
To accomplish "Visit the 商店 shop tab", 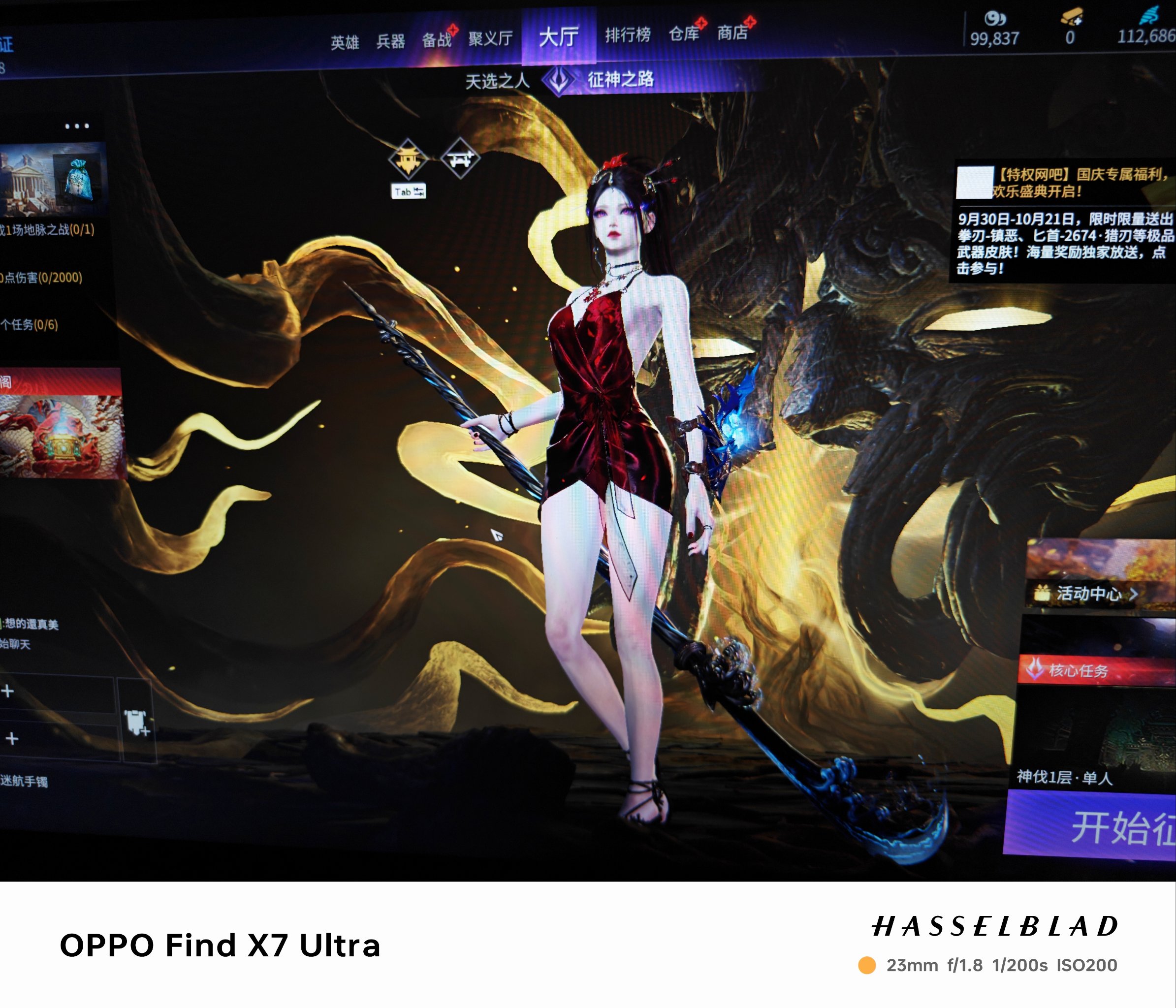I will (x=732, y=33).
